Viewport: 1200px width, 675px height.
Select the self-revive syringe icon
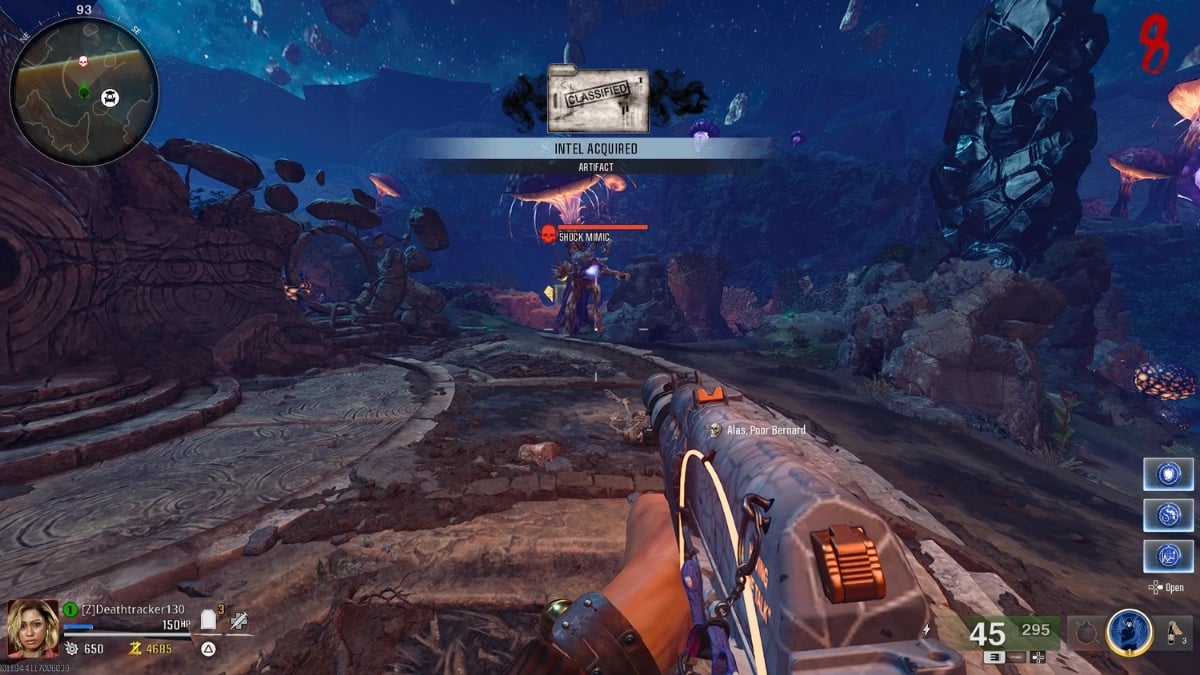click(238, 622)
